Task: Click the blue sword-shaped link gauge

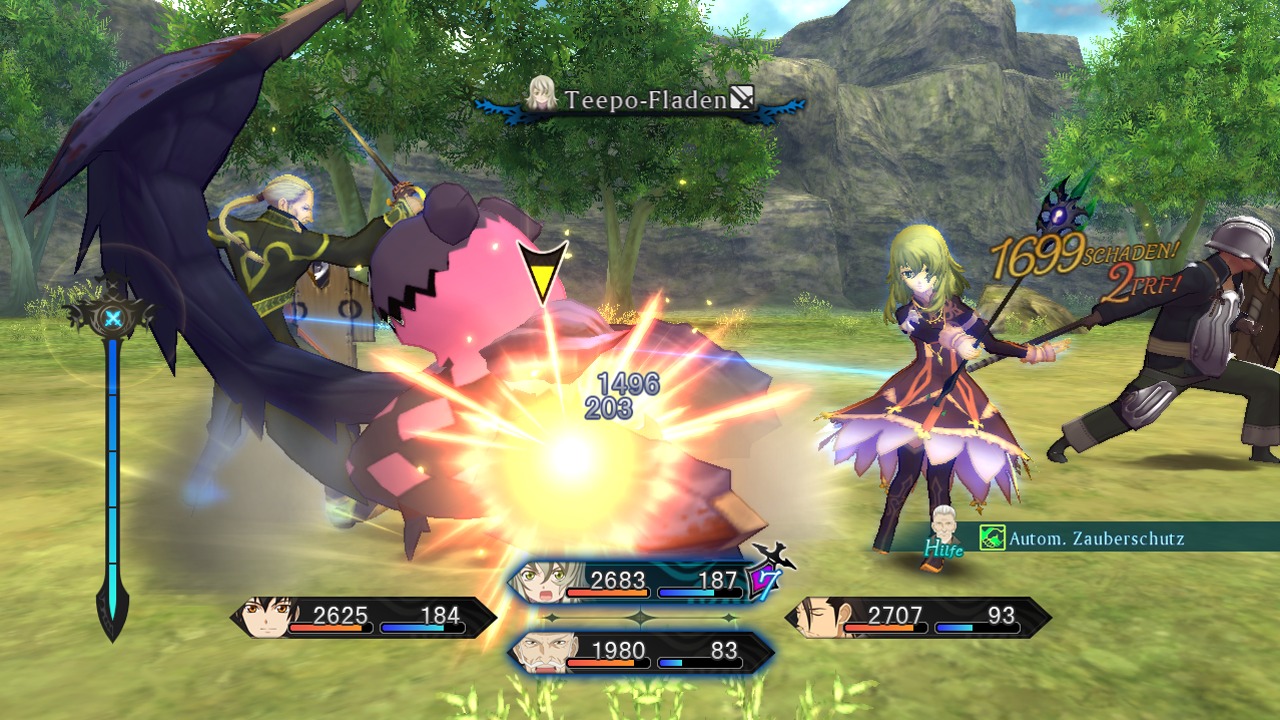Action: click(x=113, y=460)
